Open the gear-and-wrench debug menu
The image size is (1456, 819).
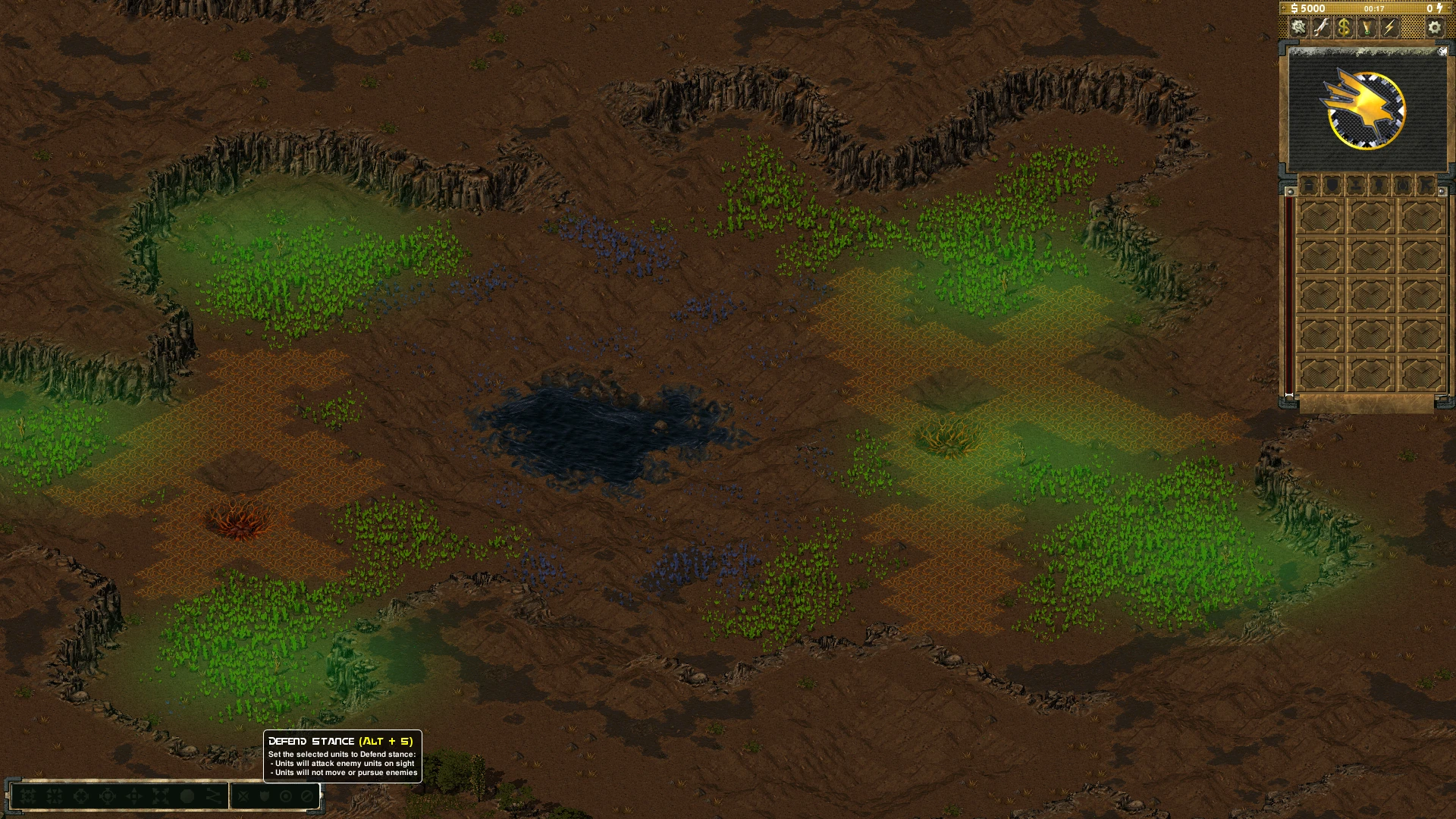click(x=1299, y=28)
